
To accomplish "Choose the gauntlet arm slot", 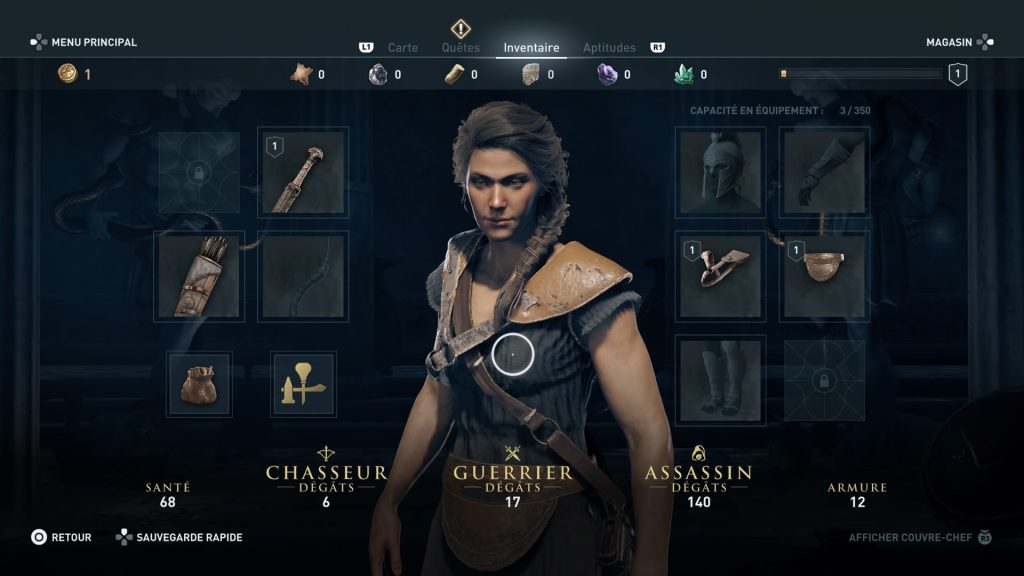I will tap(825, 171).
